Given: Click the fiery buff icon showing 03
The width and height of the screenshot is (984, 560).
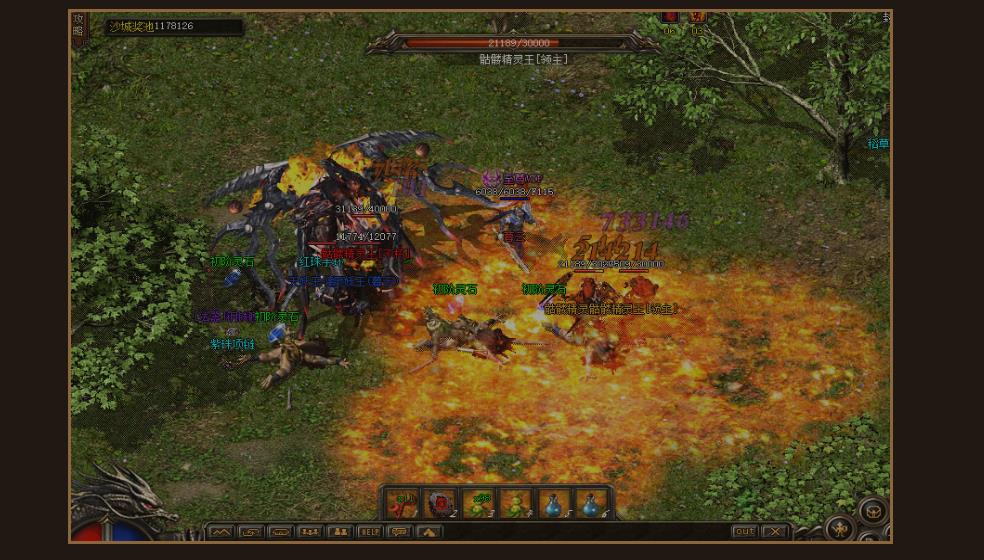Looking at the screenshot, I should point(698,18).
